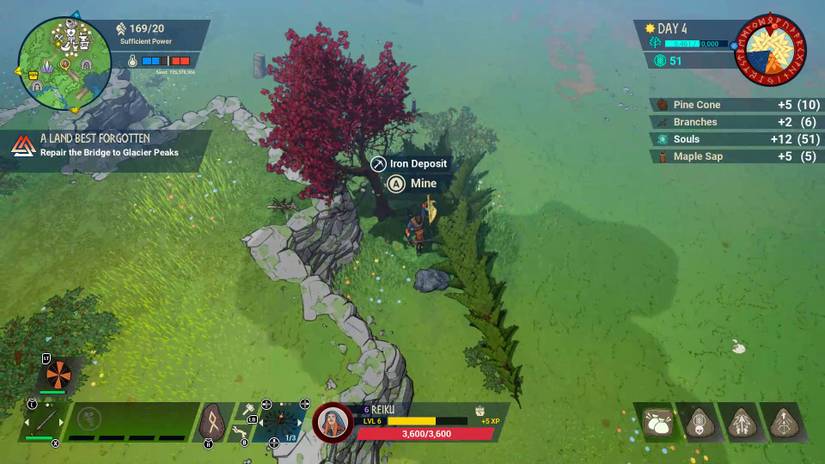825x464 pixels.
Task: Select the equipped weapon slot
Action: (43, 420)
